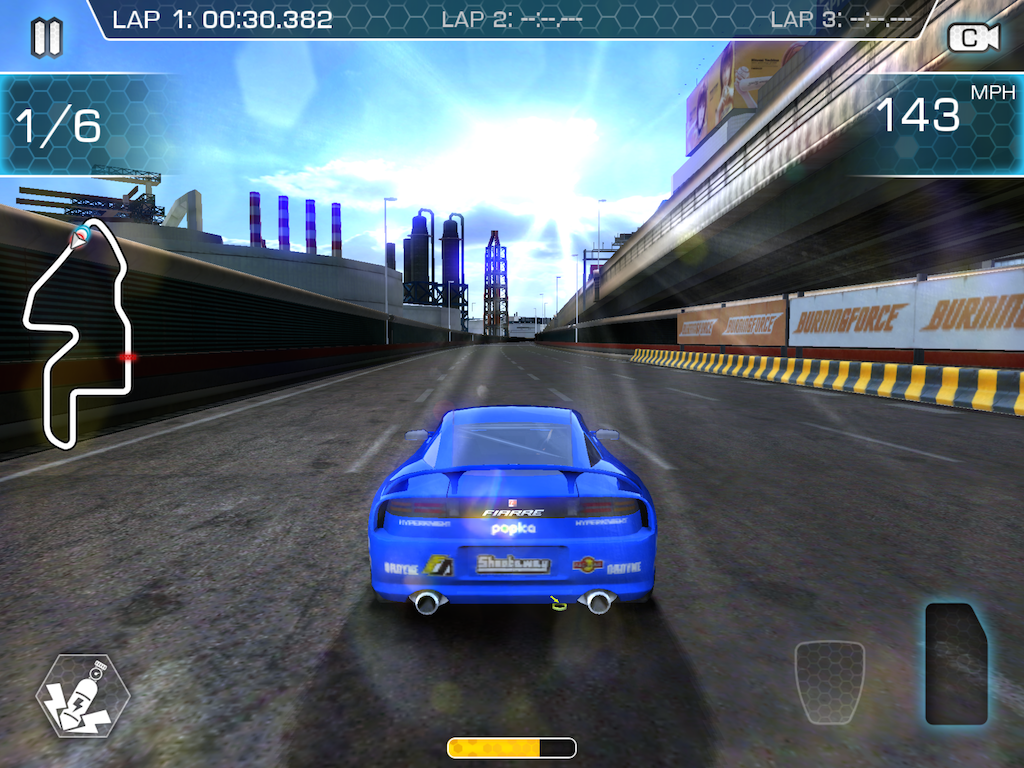The height and width of the screenshot is (768, 1024).
Task: Hit the accelerator pedal
Action: tap(955, 663)
